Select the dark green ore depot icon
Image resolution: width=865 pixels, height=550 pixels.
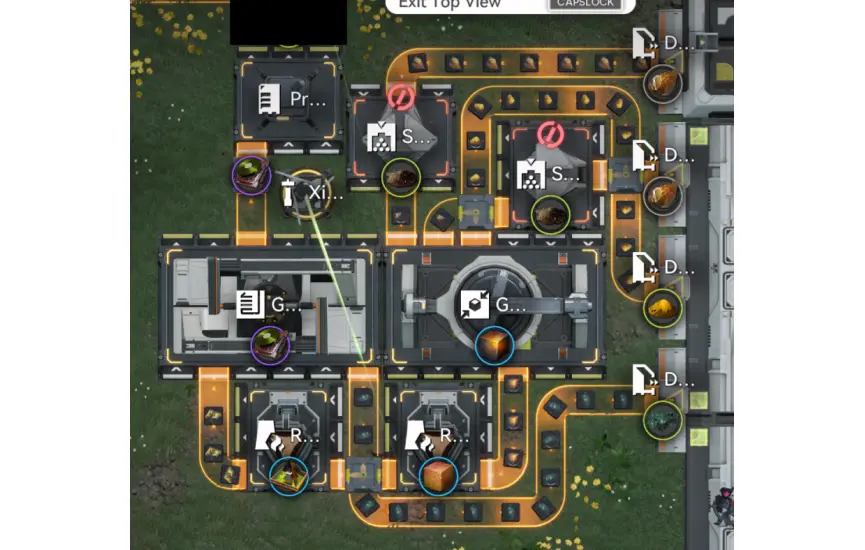(661, 418)
